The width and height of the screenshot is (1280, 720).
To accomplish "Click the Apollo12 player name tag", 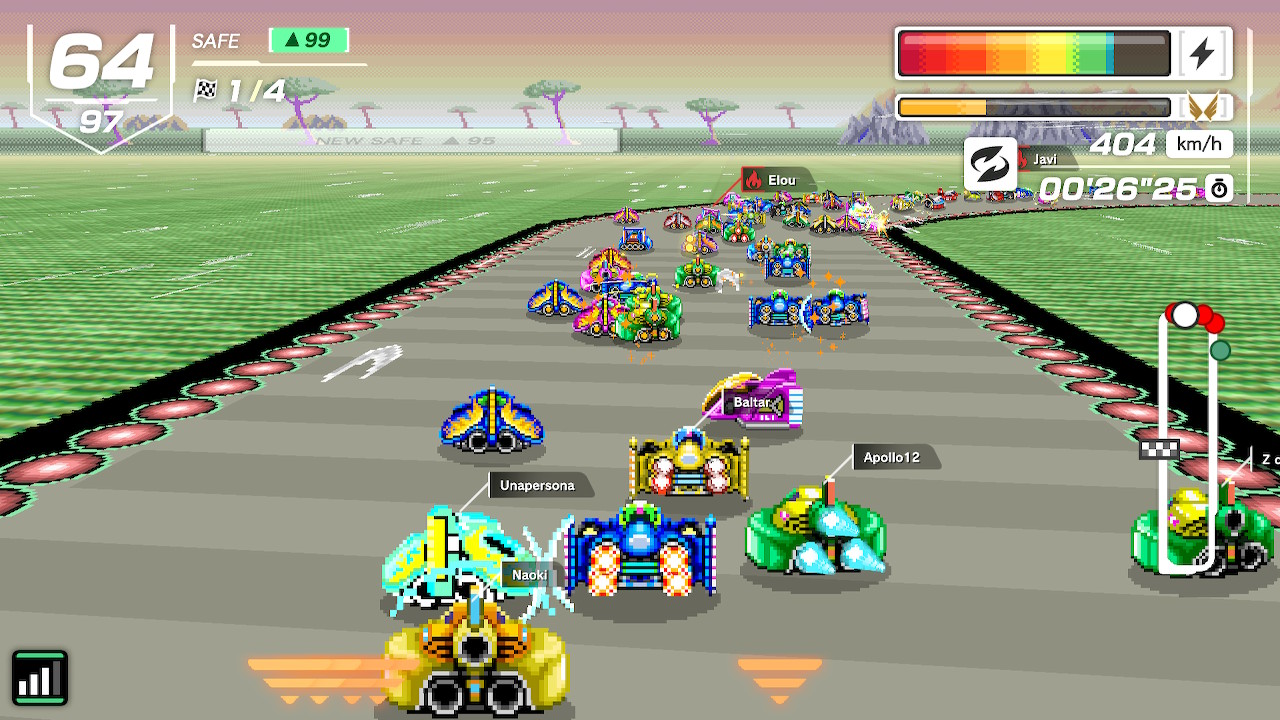I will click(891, 458).
